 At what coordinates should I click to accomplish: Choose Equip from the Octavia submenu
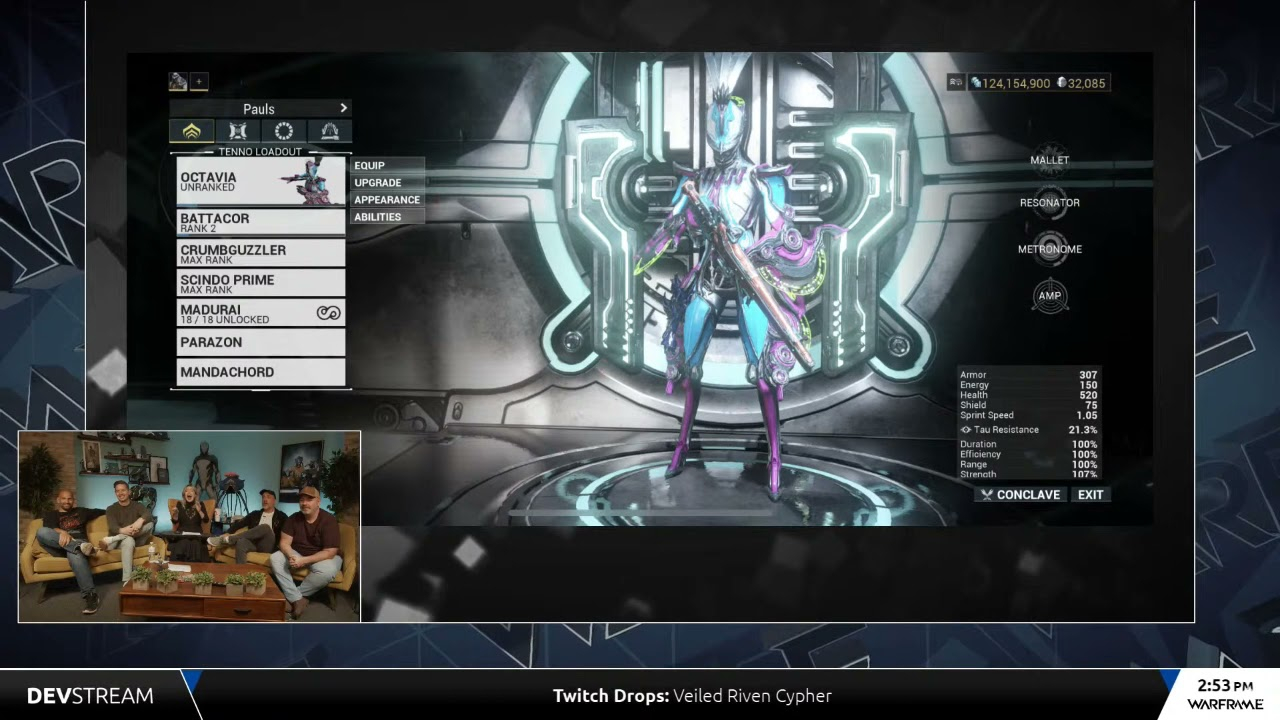click(387, 165)
